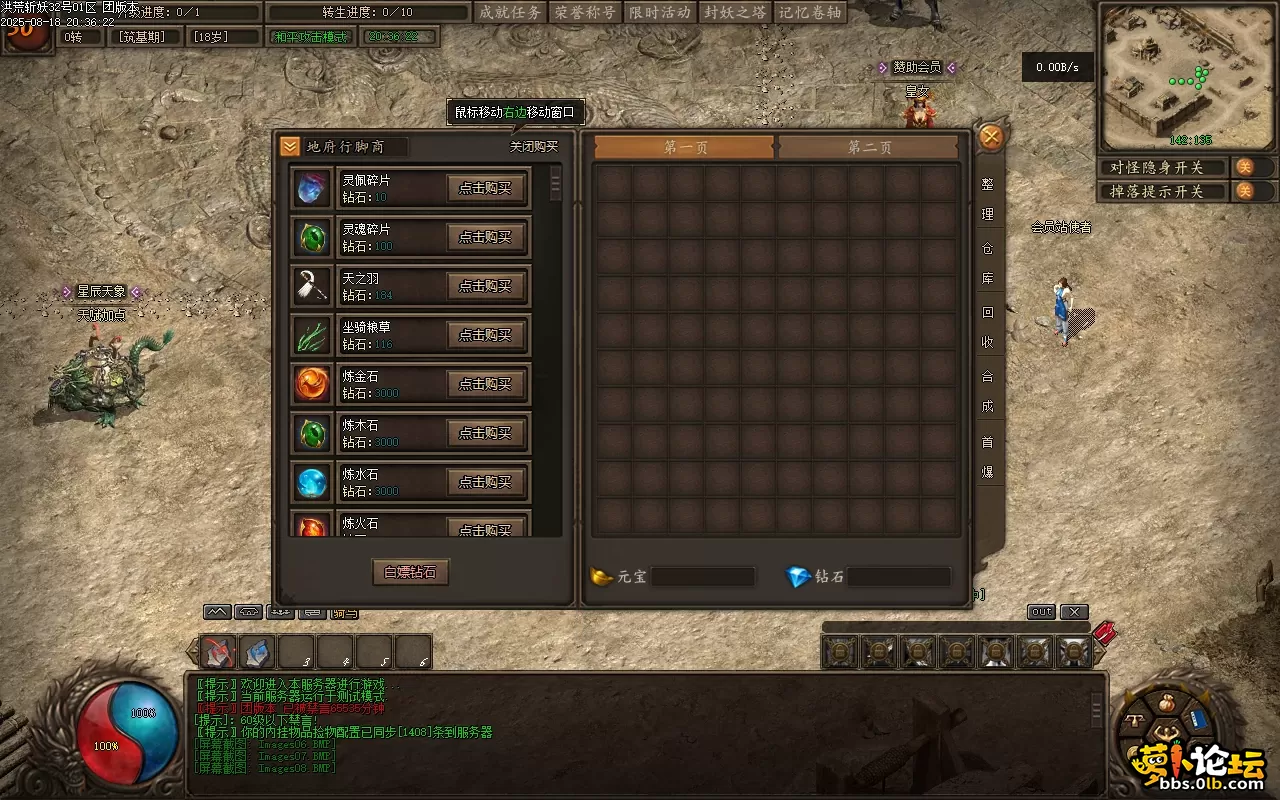Buy the 灵佩碎片 item
Viewport: 1280px width, 800px height.
pyautogui.click(x=485, y=188)
